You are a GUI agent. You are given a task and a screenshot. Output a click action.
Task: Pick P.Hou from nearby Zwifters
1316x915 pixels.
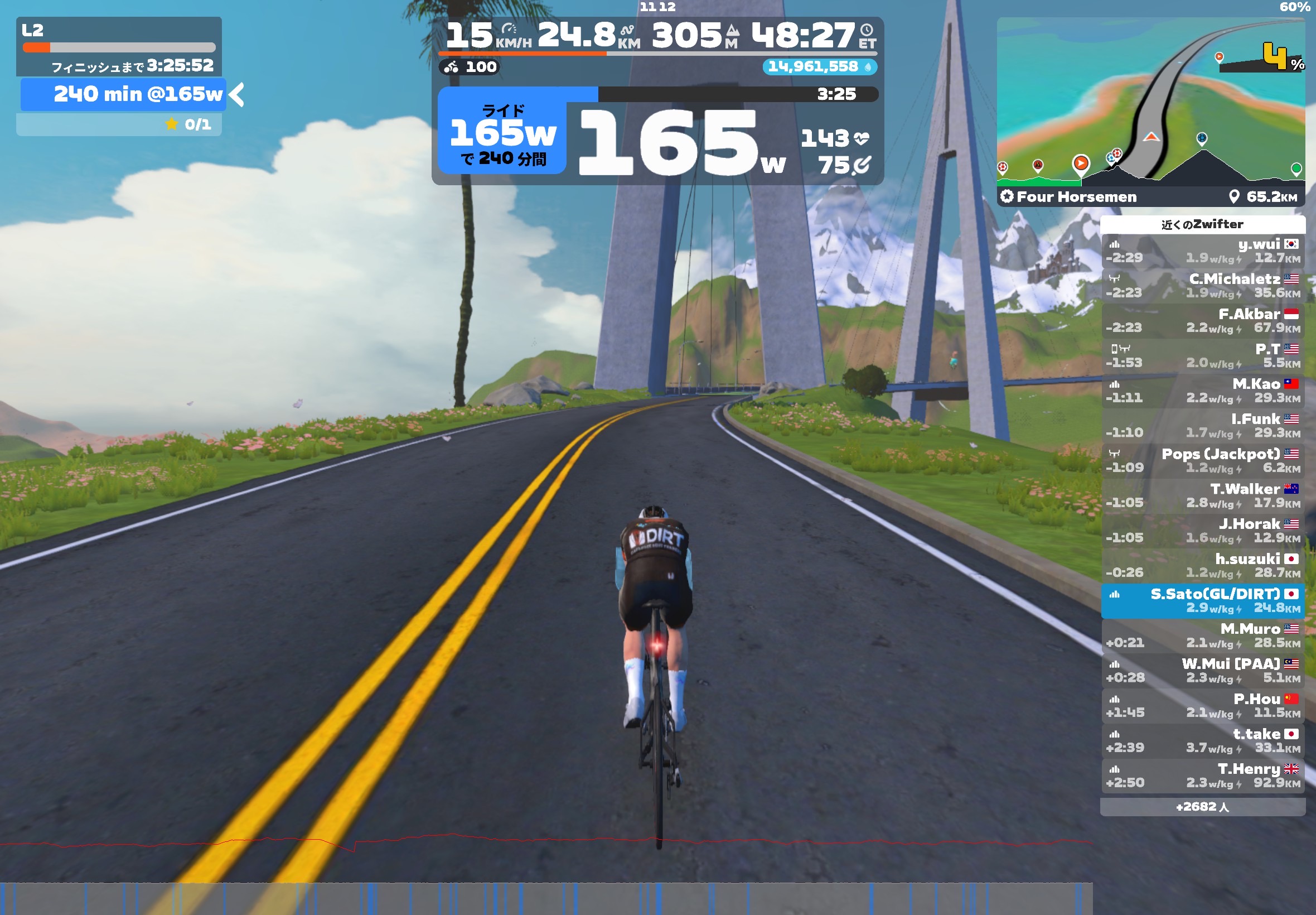coord(1202,705)
